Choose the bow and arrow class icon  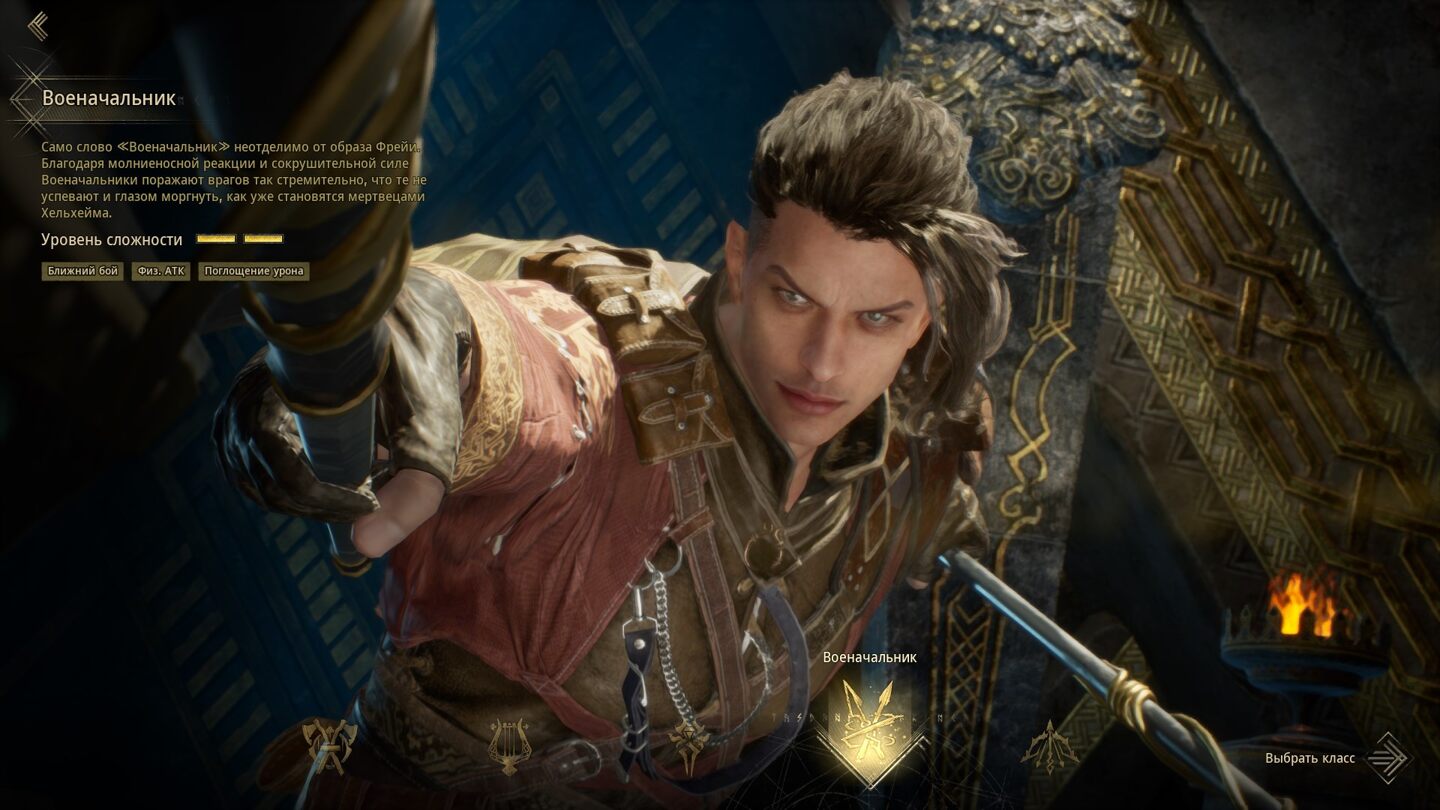pos(1049,746)
